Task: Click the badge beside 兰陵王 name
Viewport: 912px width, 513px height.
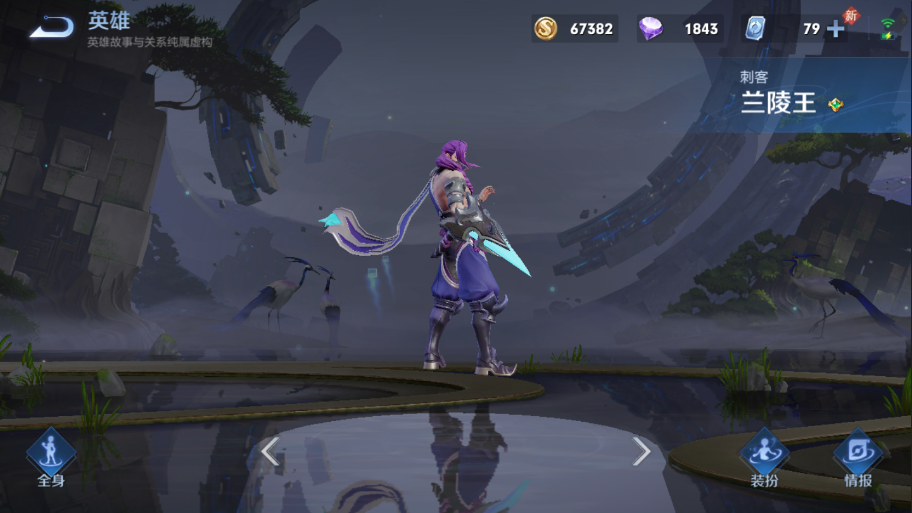Action: (836, 104)
